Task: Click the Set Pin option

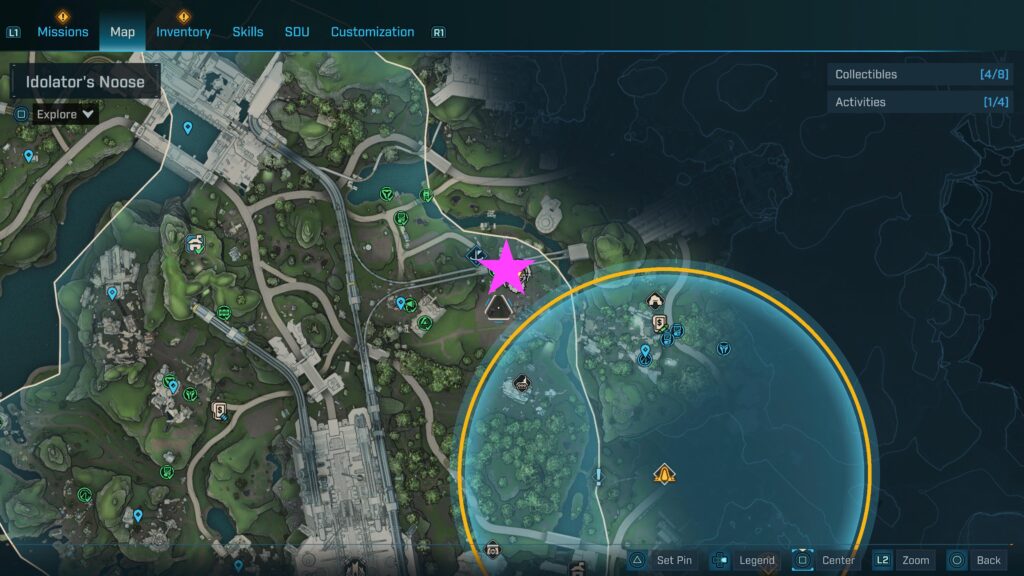Action: coord(663,561)
